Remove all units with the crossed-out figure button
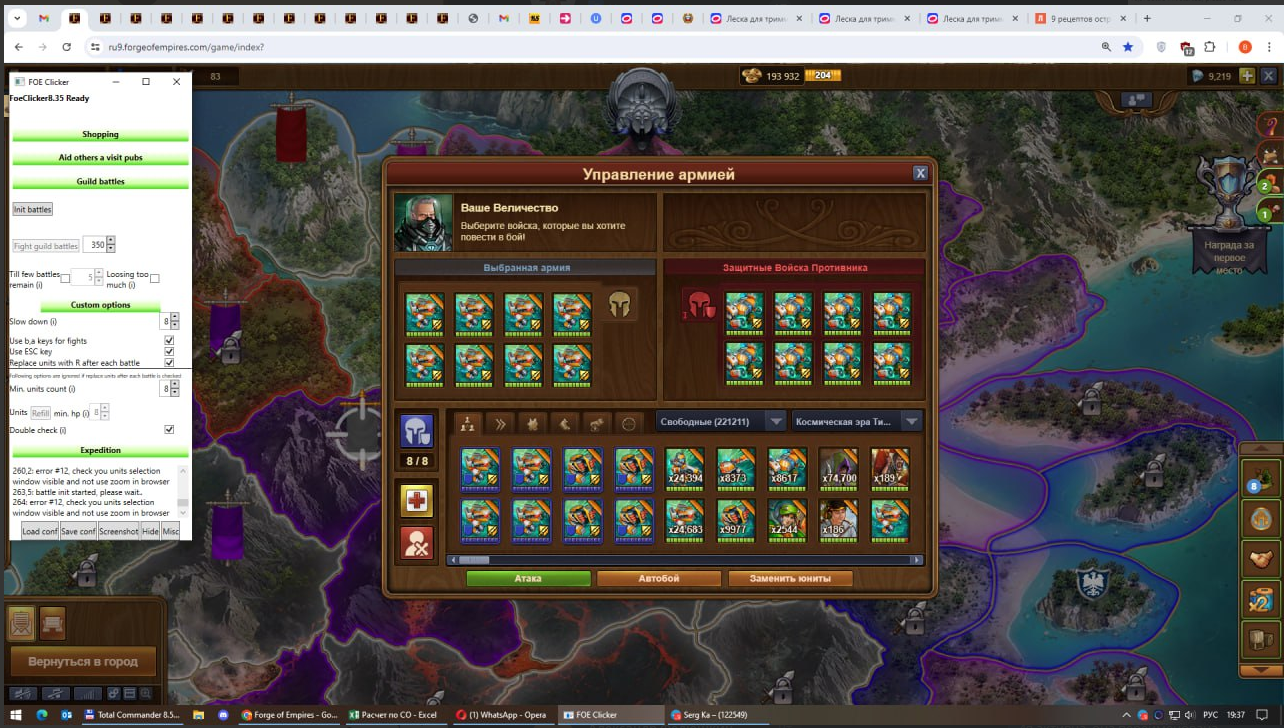1284x728 pixels. [x=416, y=543]
